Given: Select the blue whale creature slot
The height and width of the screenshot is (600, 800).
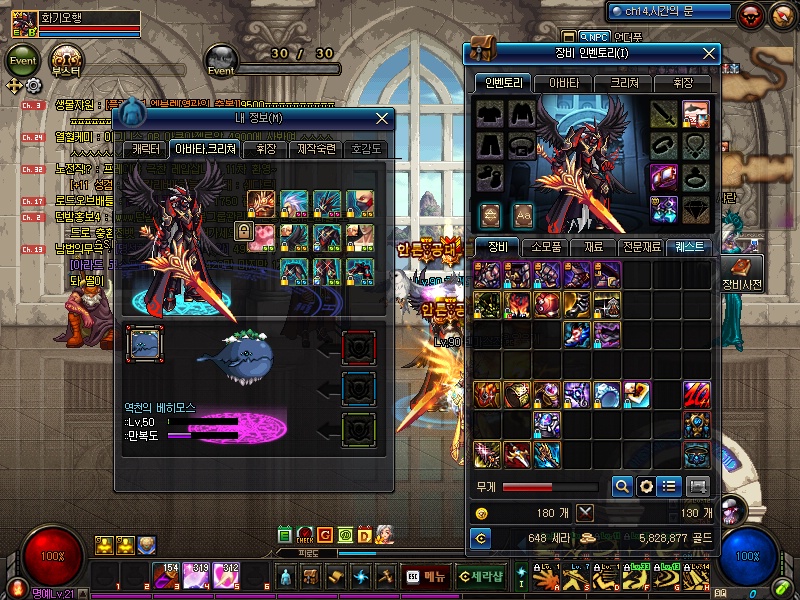Looking at the screenshot, I should (x=145, y=345).
